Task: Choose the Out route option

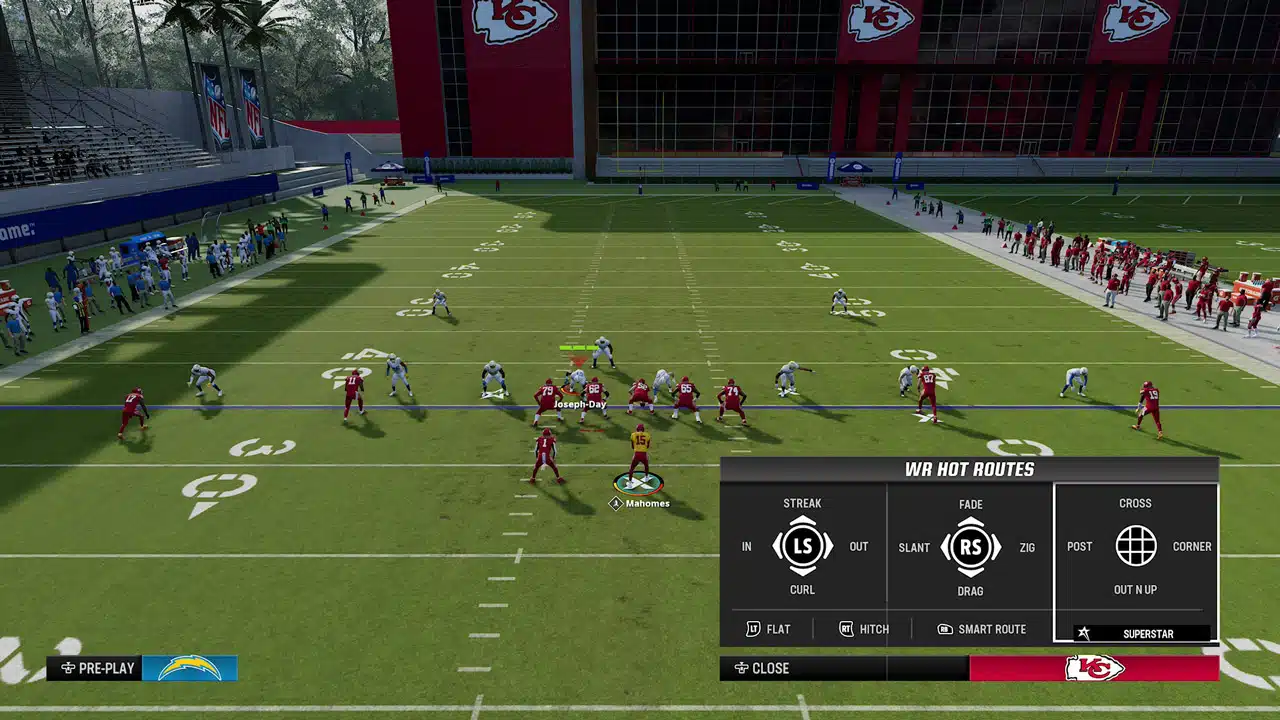Action: click(x=858, y=547)
